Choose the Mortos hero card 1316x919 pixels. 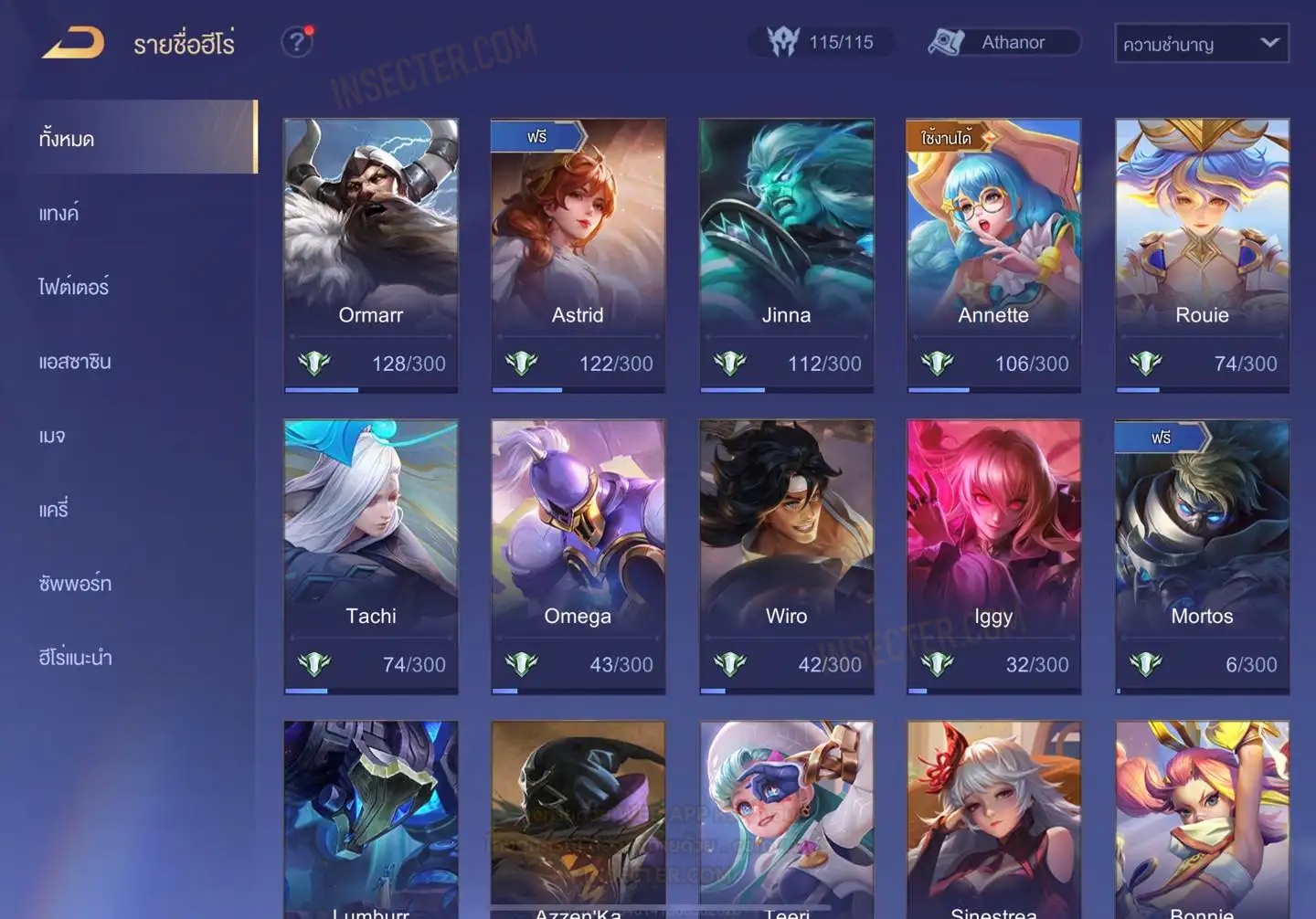(x=1202, y=556)
